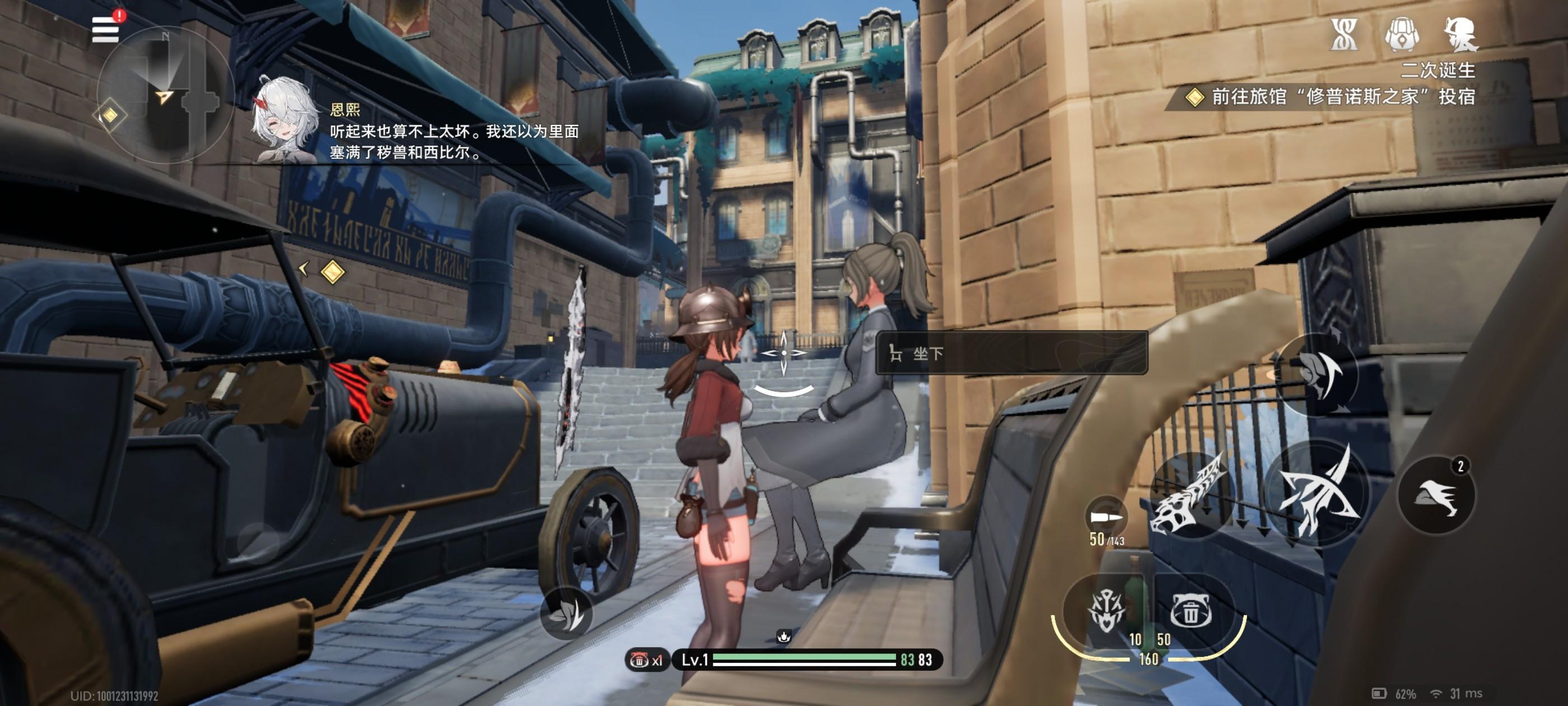Select the yellow diamond quest waypoint marker
1568x706 pixels.
pos(332,272)
